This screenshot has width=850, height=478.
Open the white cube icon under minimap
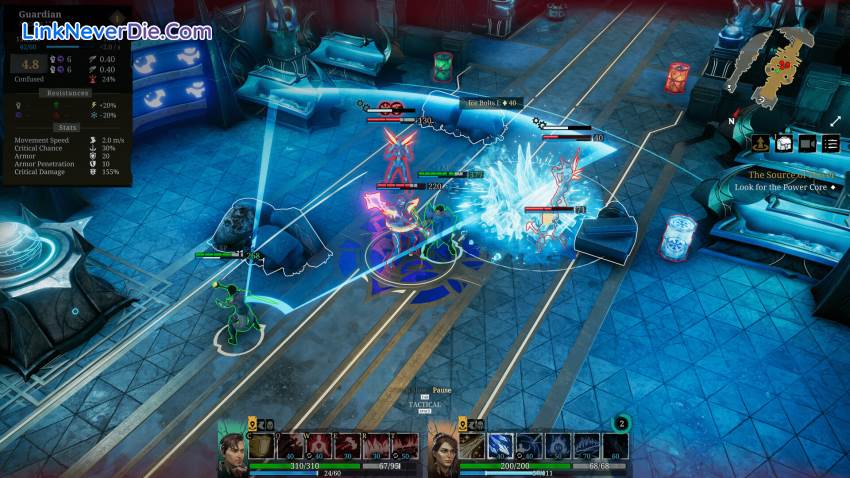pyautogui.click(x=784, y=144)
